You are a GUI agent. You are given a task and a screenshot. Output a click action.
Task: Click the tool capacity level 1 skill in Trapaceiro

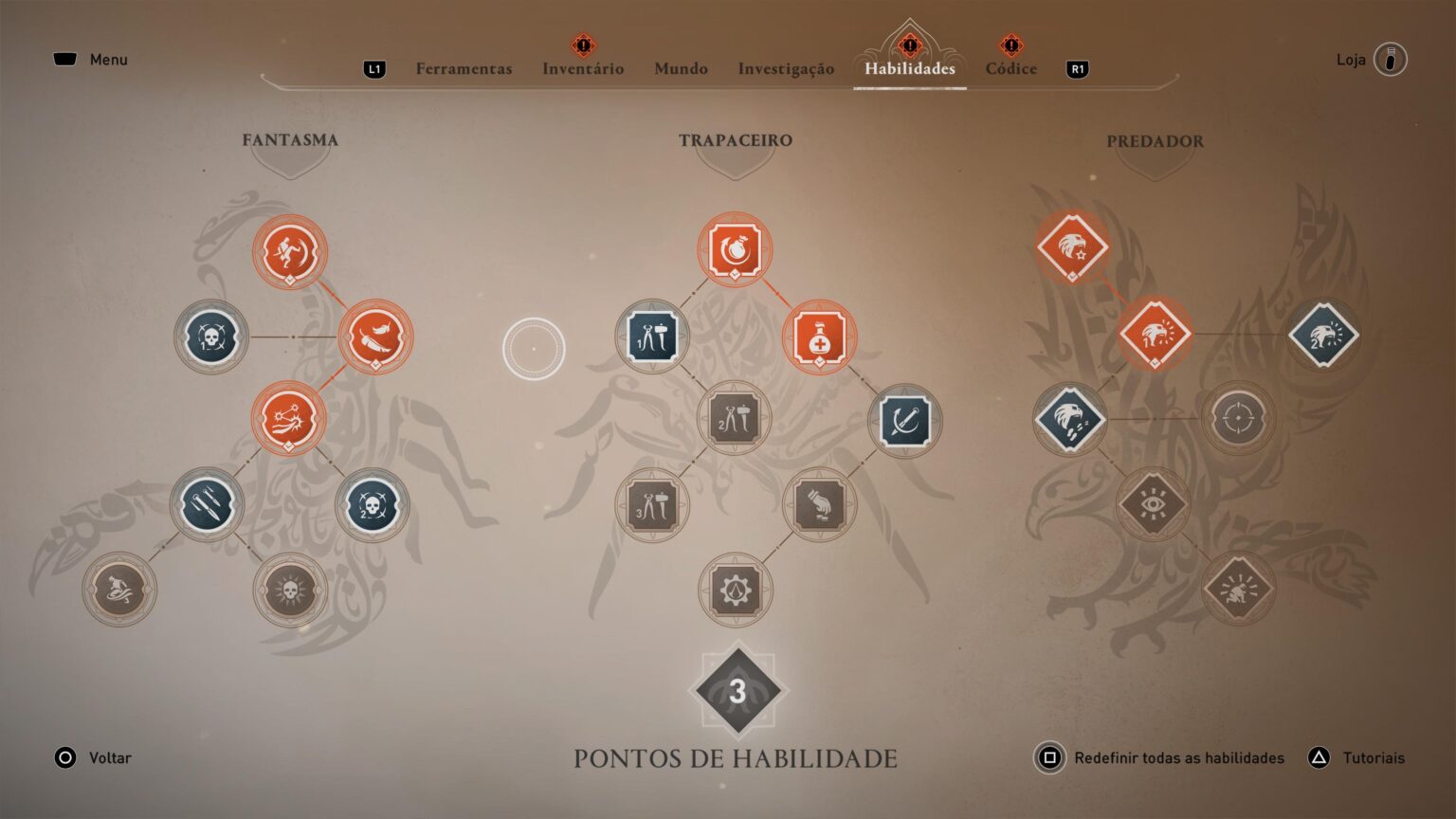click(x=652, y=336)
